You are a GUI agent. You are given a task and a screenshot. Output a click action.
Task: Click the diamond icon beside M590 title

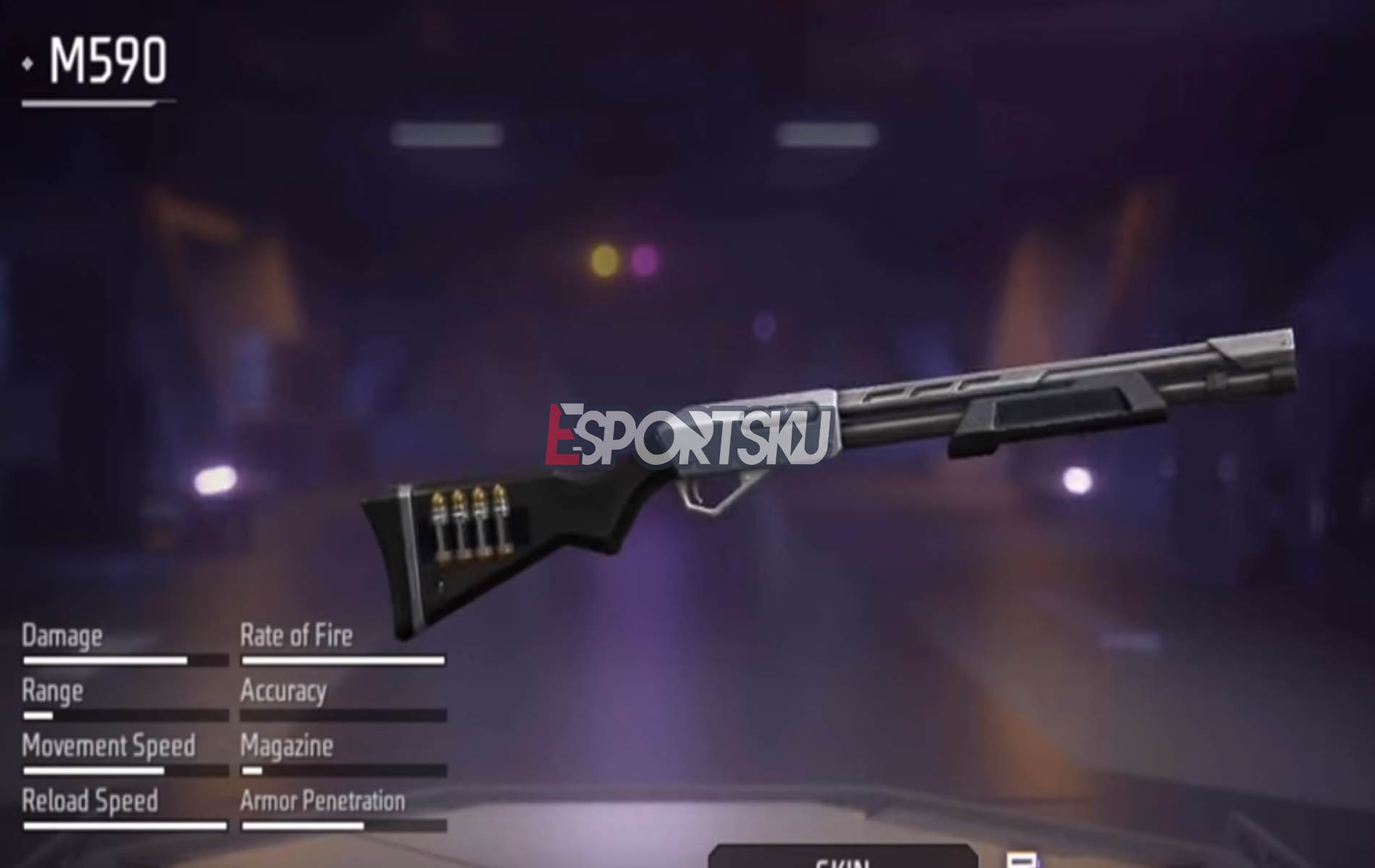coord(27,63)
